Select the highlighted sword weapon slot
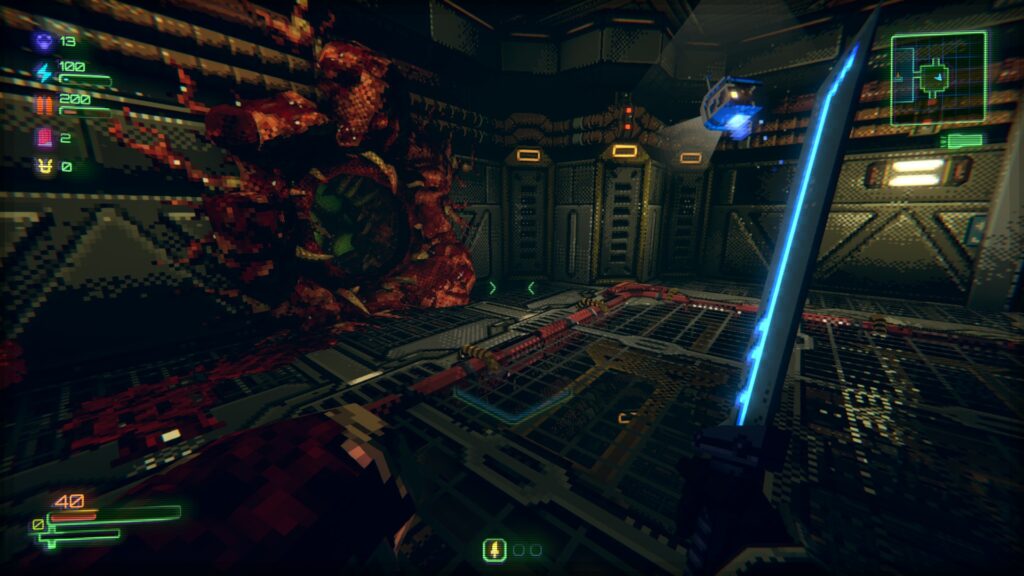1024x576 pixels. click(x=493, y=549)
